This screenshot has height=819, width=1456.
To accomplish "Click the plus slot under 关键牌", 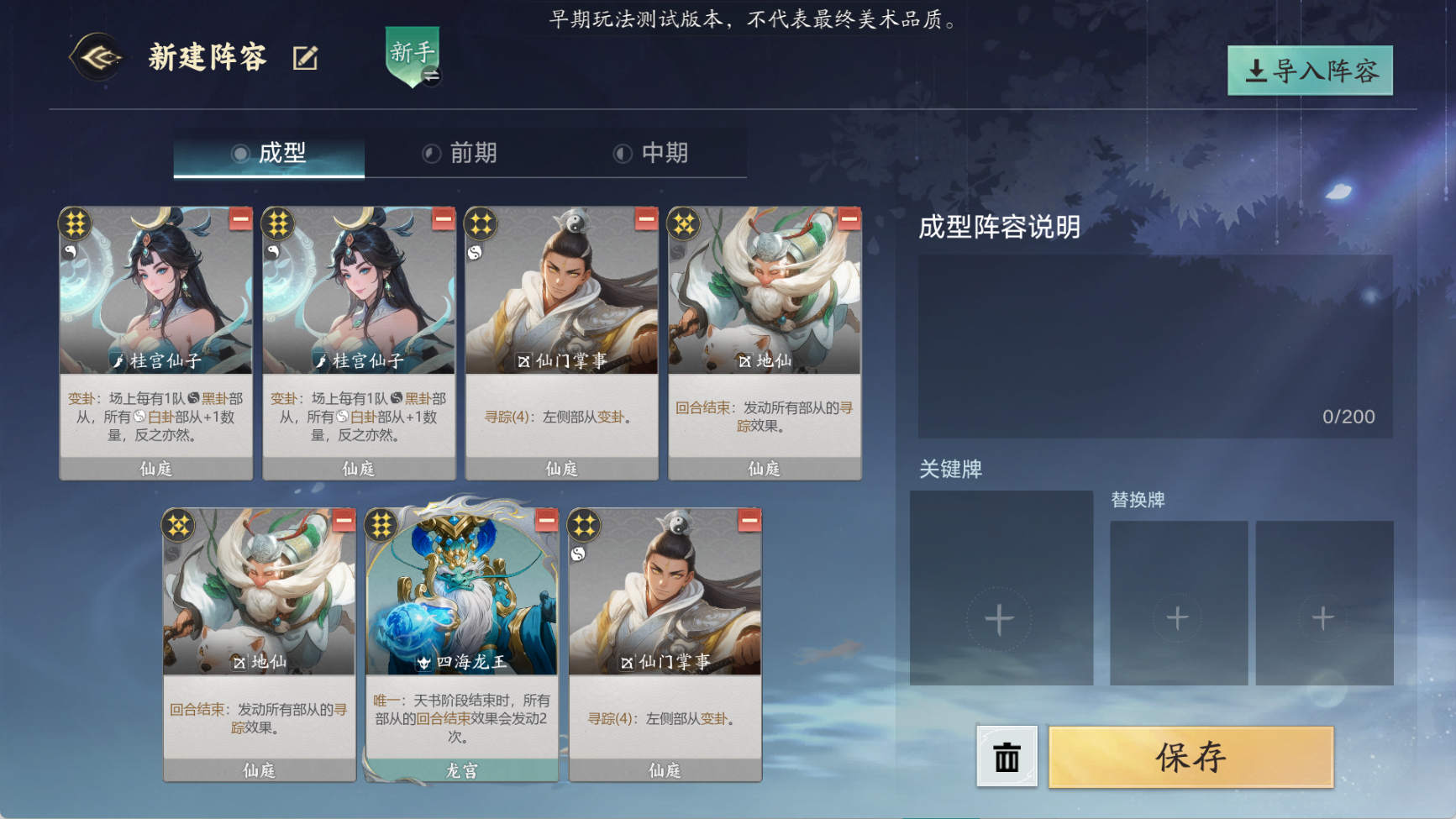I will pyautogui.click(x=998, y=619).
